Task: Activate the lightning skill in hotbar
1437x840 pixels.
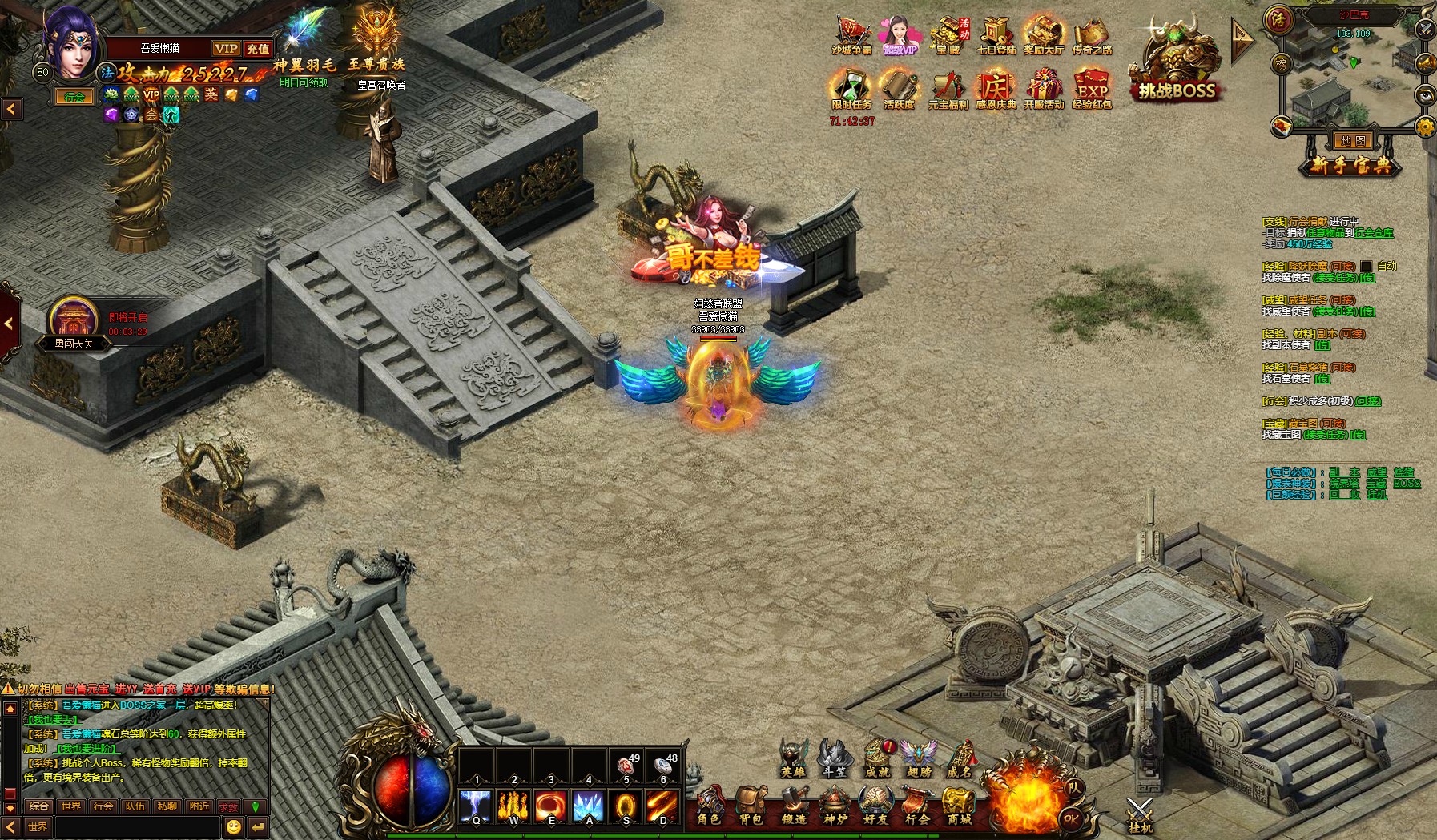Action: coord(476,806)
